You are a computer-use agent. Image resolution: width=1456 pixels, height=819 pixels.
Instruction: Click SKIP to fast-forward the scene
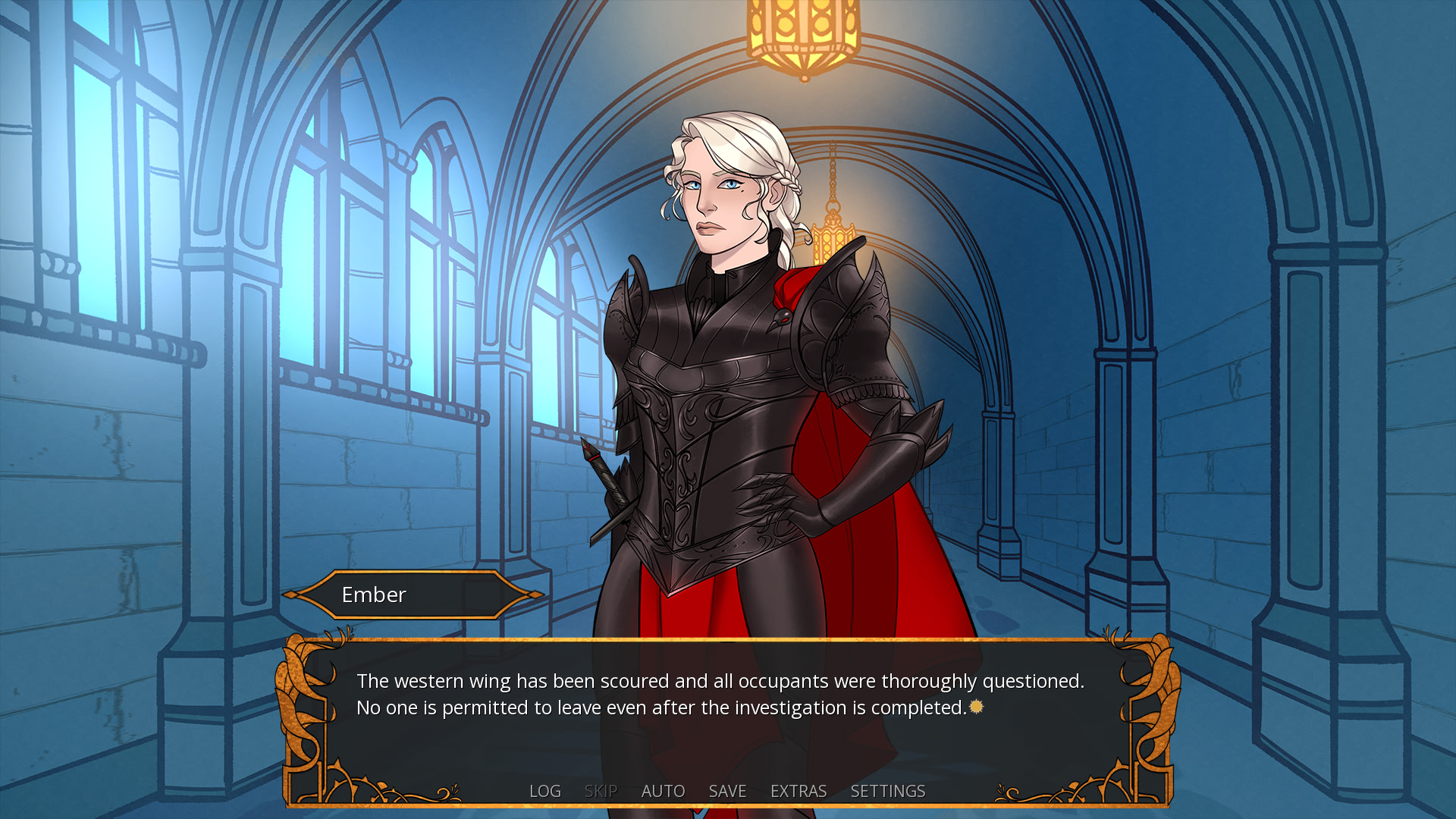coord(600,791)
